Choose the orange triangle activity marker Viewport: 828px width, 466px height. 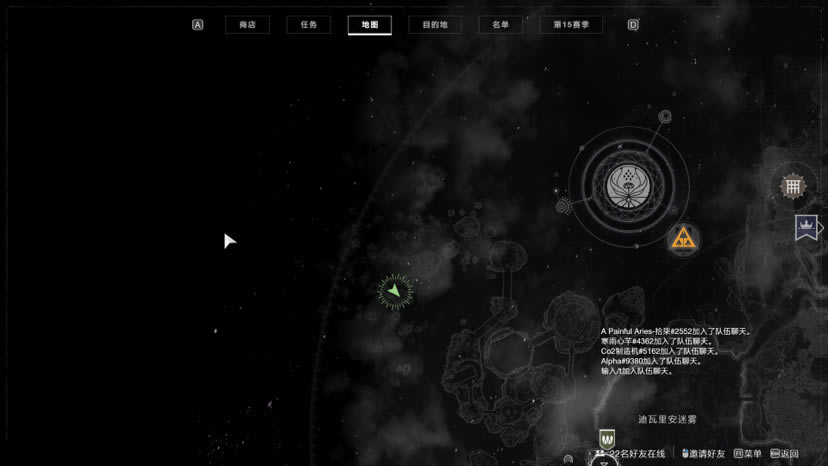(684, 238)
